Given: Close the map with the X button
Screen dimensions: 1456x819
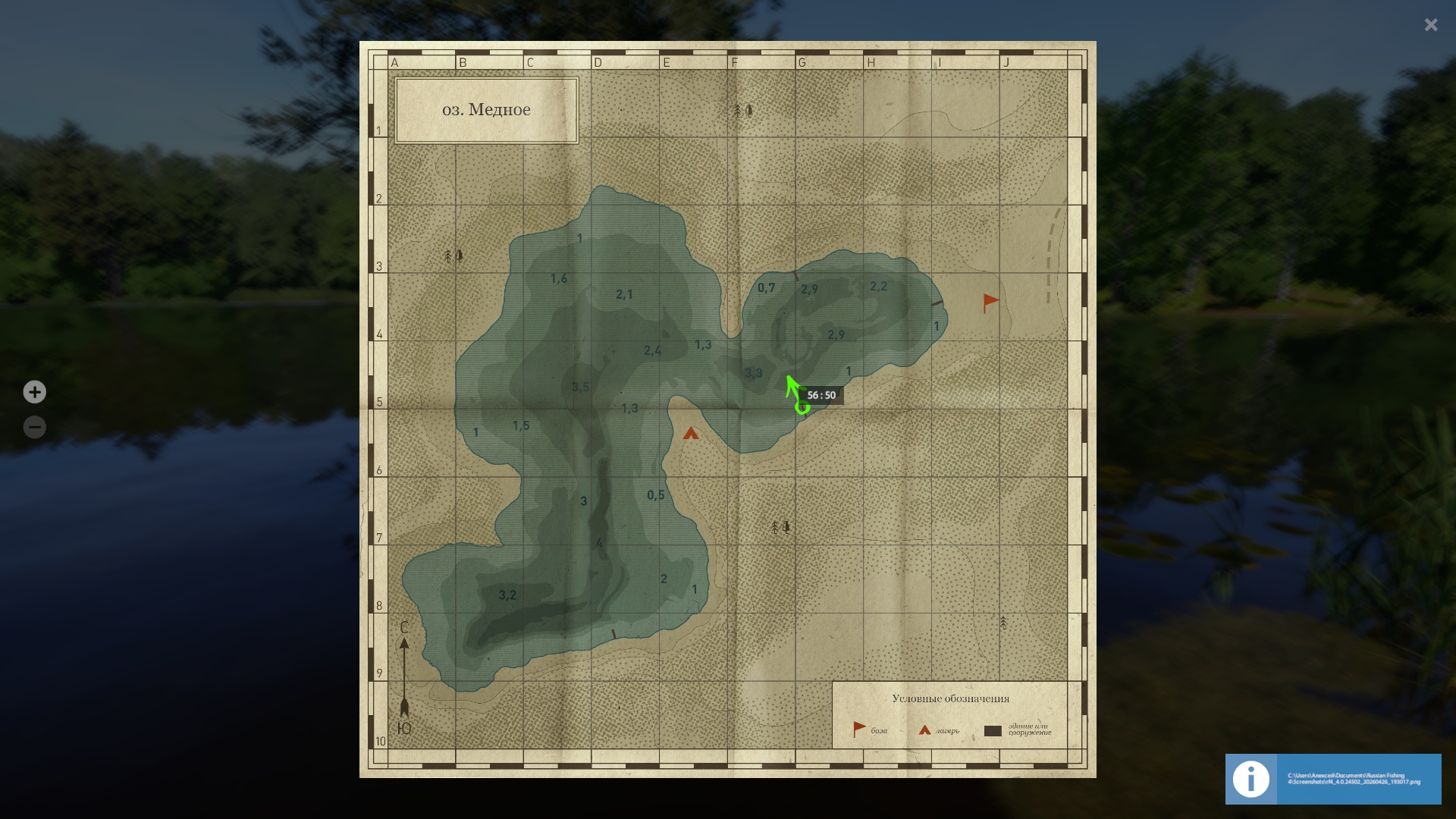Looking at the screenshot, I should 1431,24.
